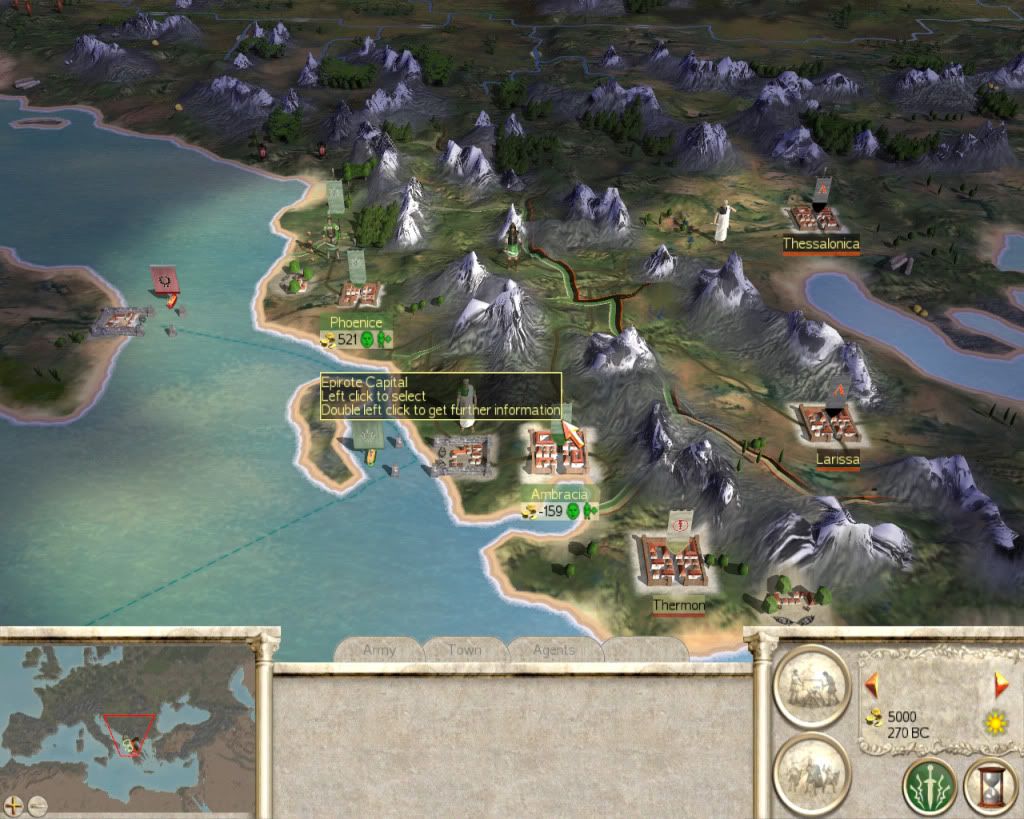Zoom in the minimap with plus button
This screenshot has width=1024, height=819.
pyautogui.click(x=13, y=803)
